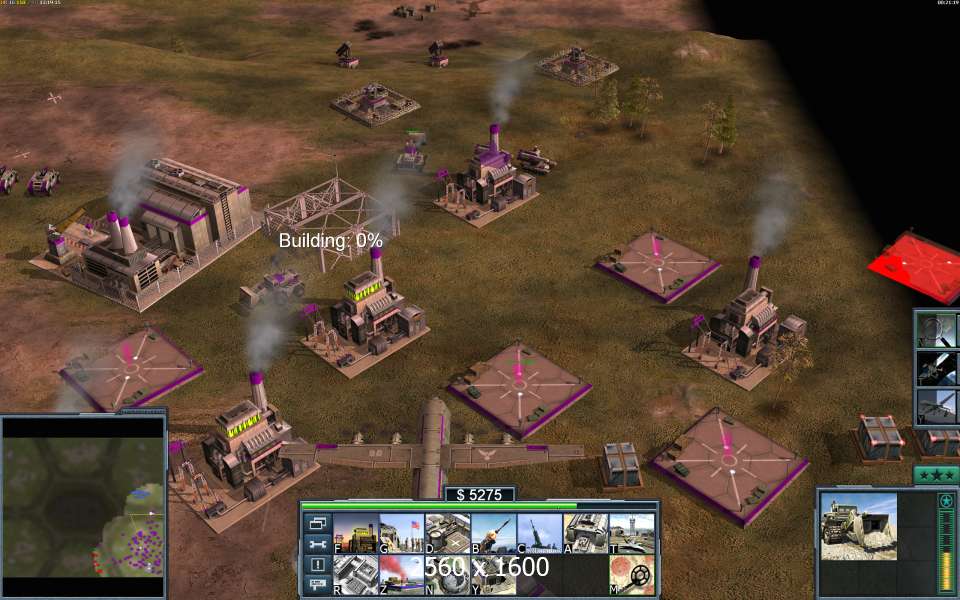Pick the control tower airfield icon (hotkey T)
This screenshot has width=960, height=600.
(632, 533)
